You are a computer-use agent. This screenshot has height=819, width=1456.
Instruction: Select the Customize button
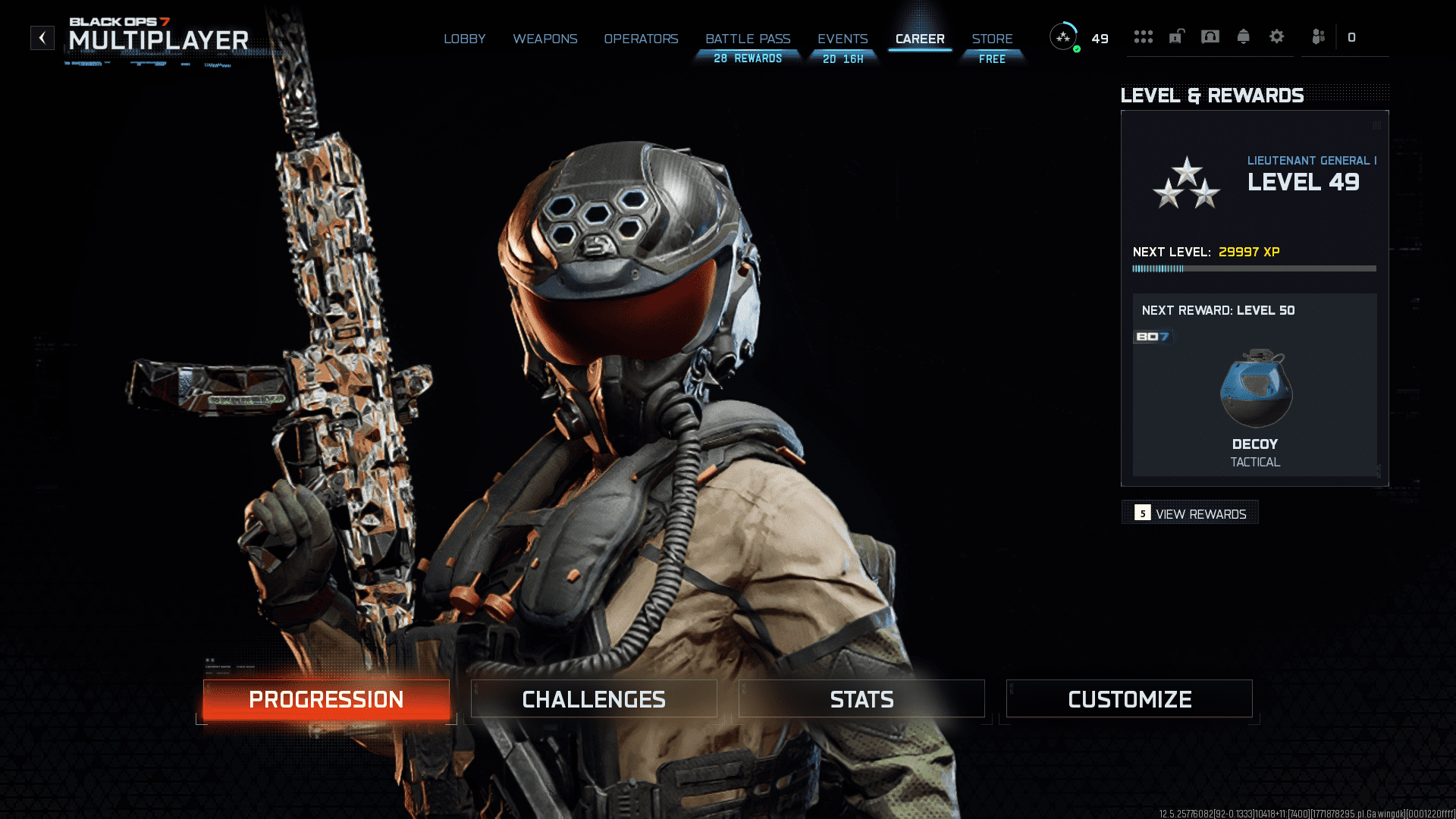pos(1129,699)
